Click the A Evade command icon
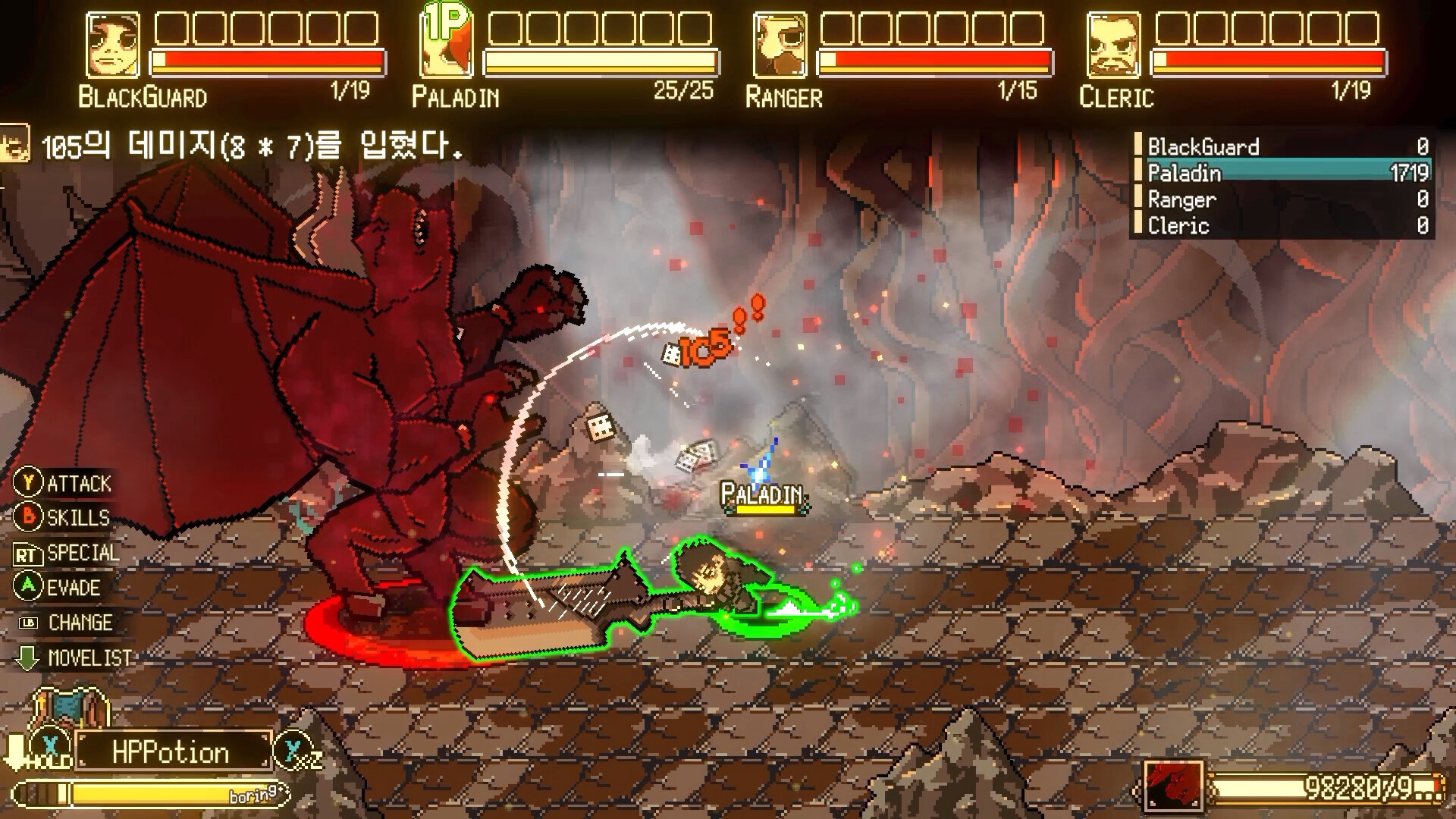Screen dimensions: 1456x819 coord(29,588)
